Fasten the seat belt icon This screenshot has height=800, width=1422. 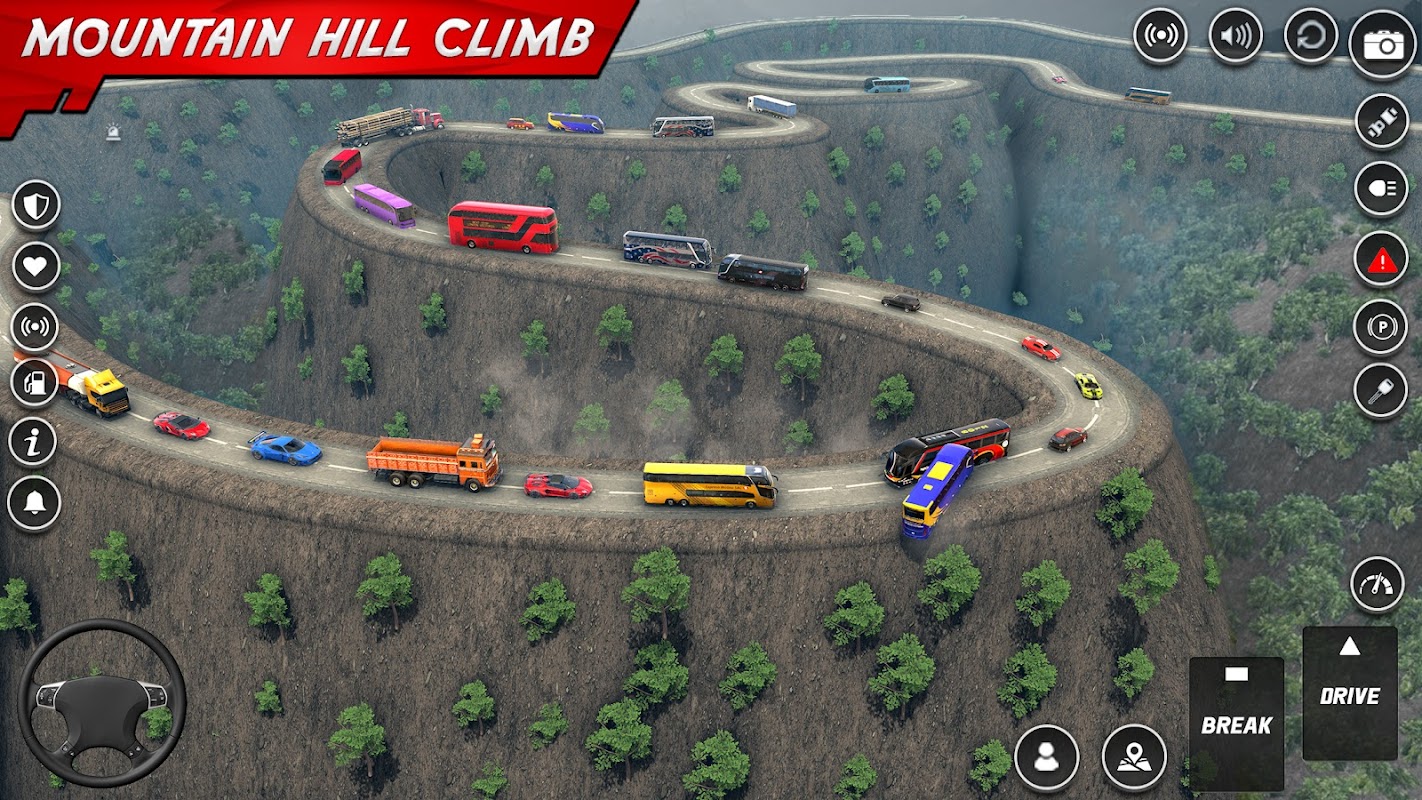click(1381, 122)
